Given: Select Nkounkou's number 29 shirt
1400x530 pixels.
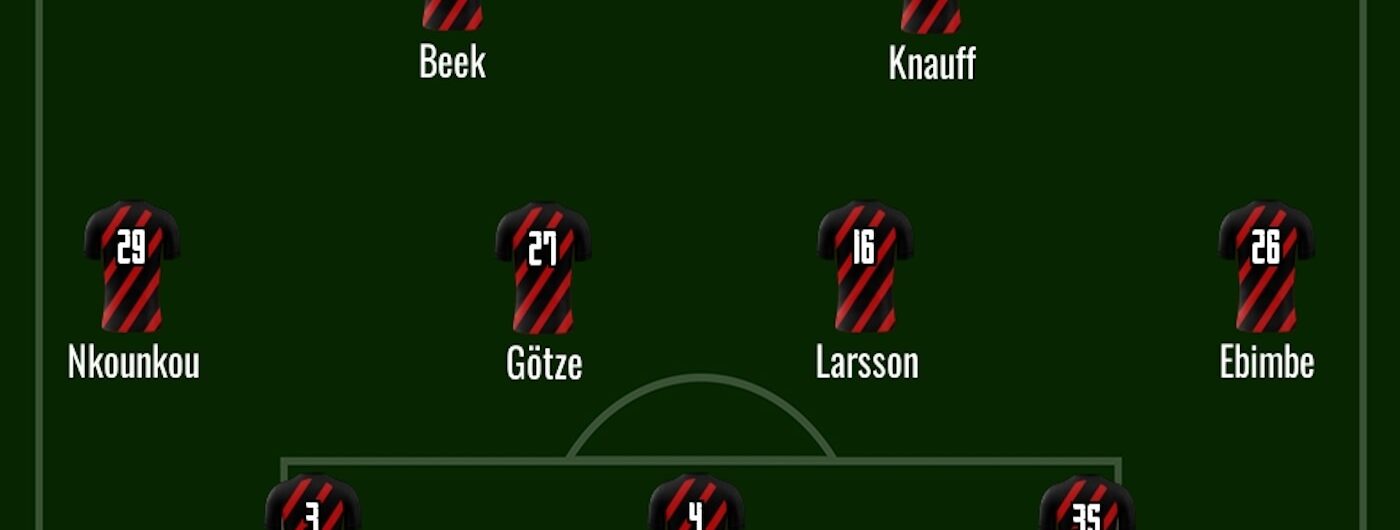Looking at the screenshot, I should point(132,266).
